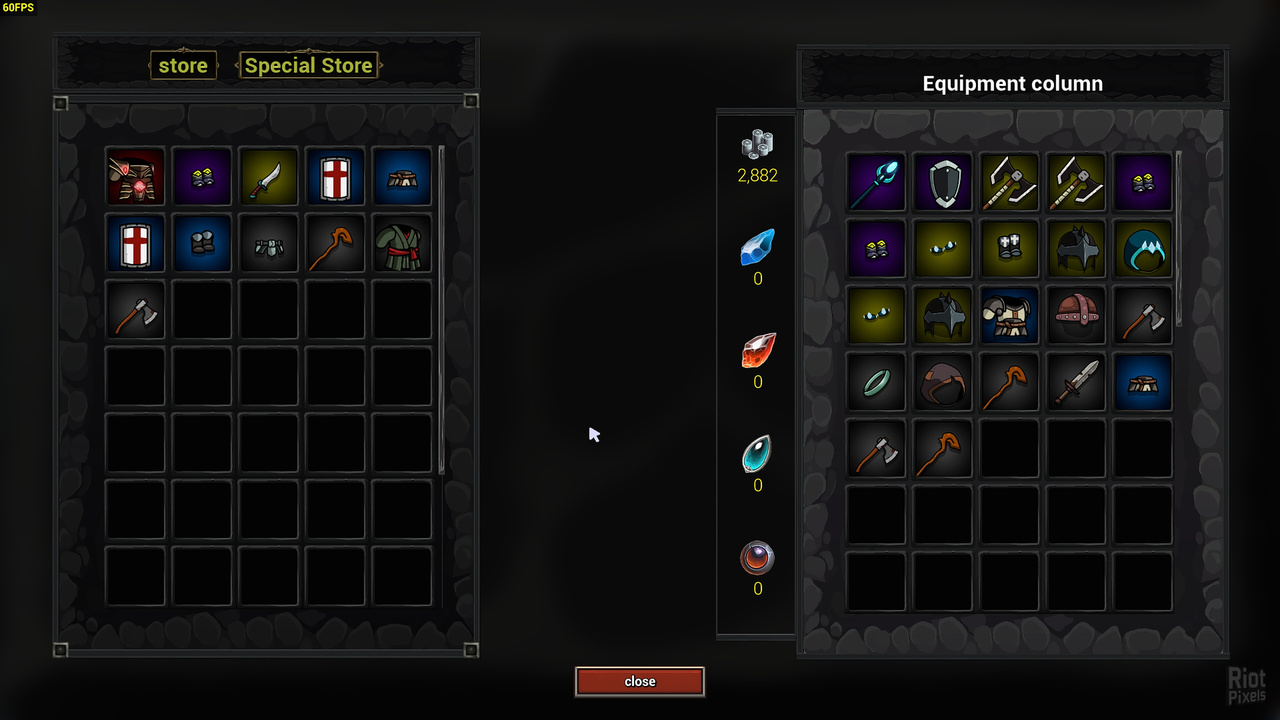Open the Special Store tab
This screenshot has height=720, width=1280.
coord(308,66)
